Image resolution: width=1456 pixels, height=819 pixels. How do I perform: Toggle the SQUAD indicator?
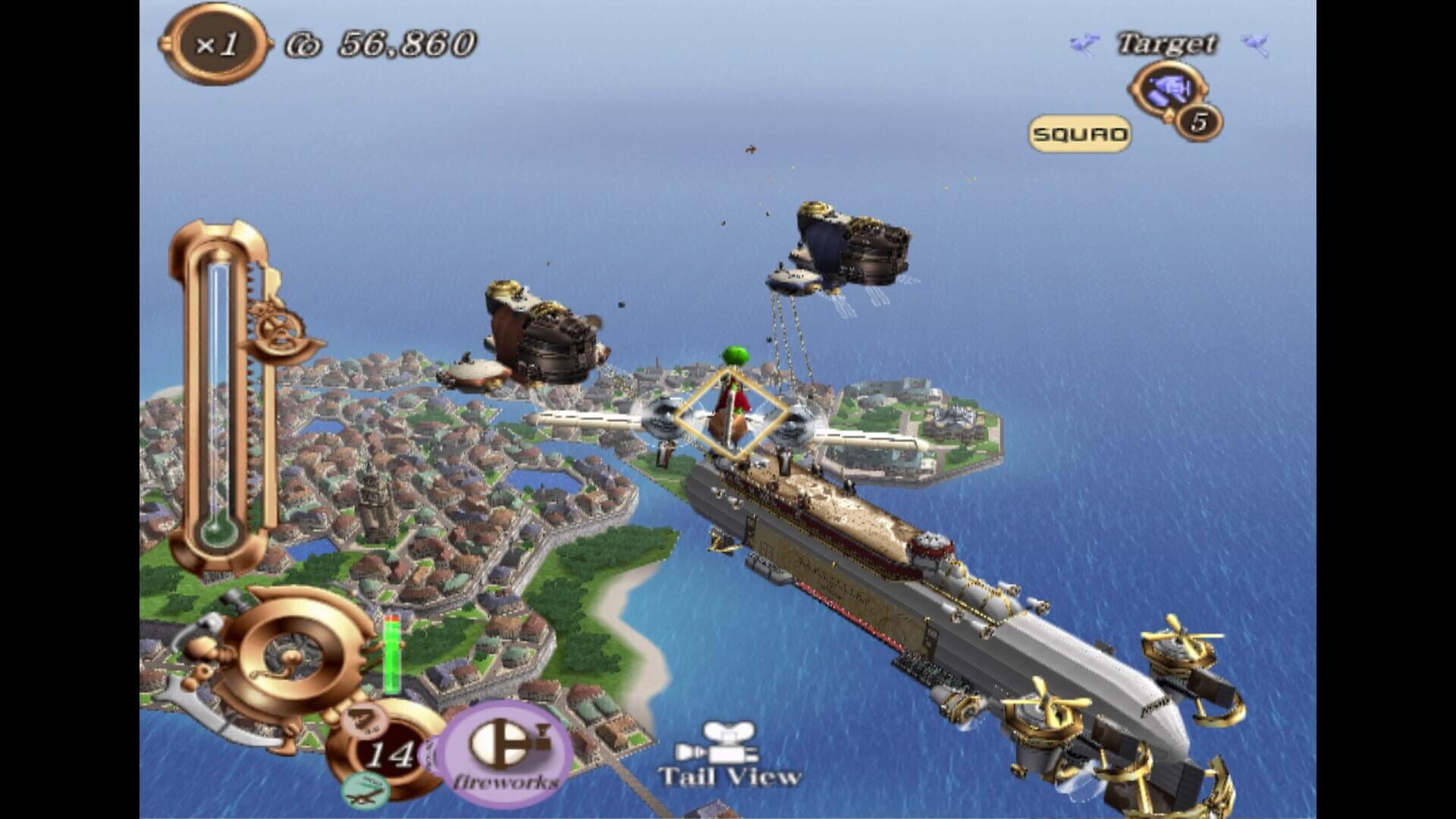[x=1081, y=133]
